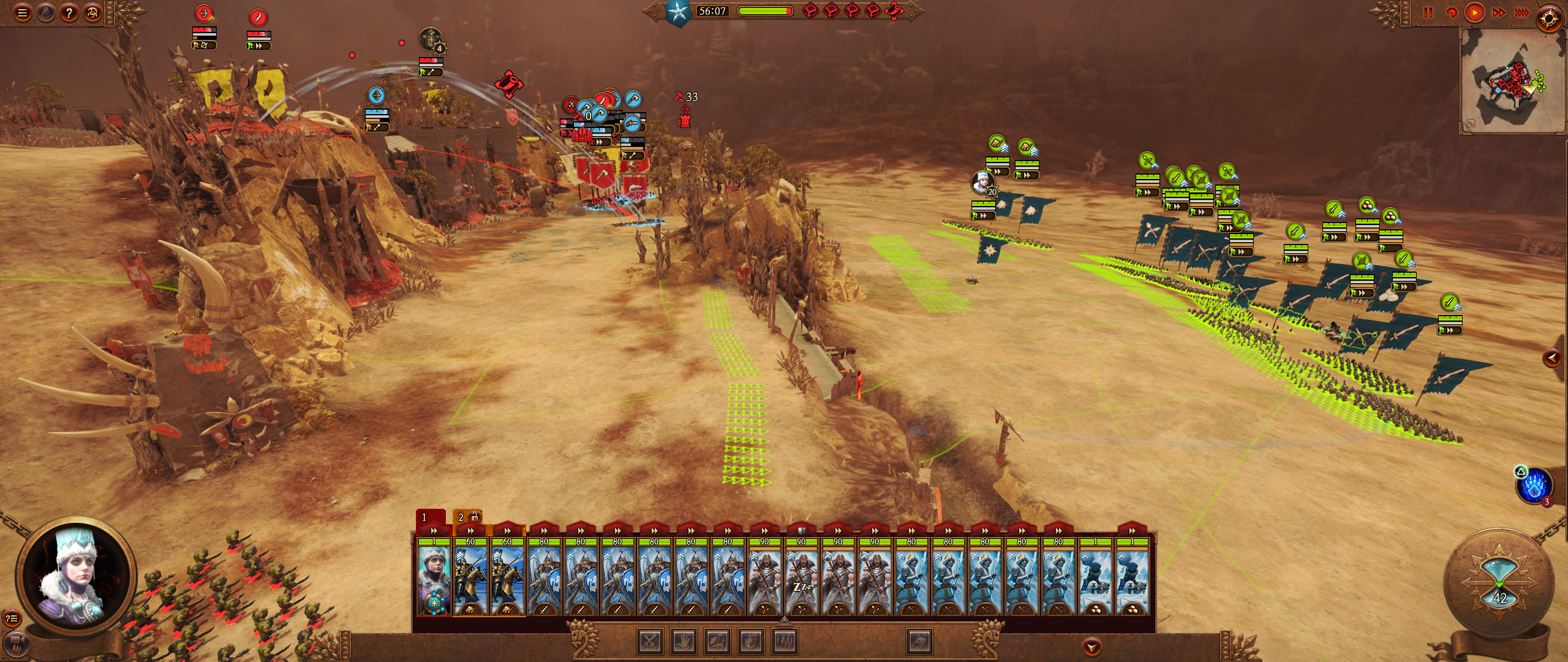Switch to fastest battle speed
This screenshot has height=662, width=1568.
[x=1522, y=13]
